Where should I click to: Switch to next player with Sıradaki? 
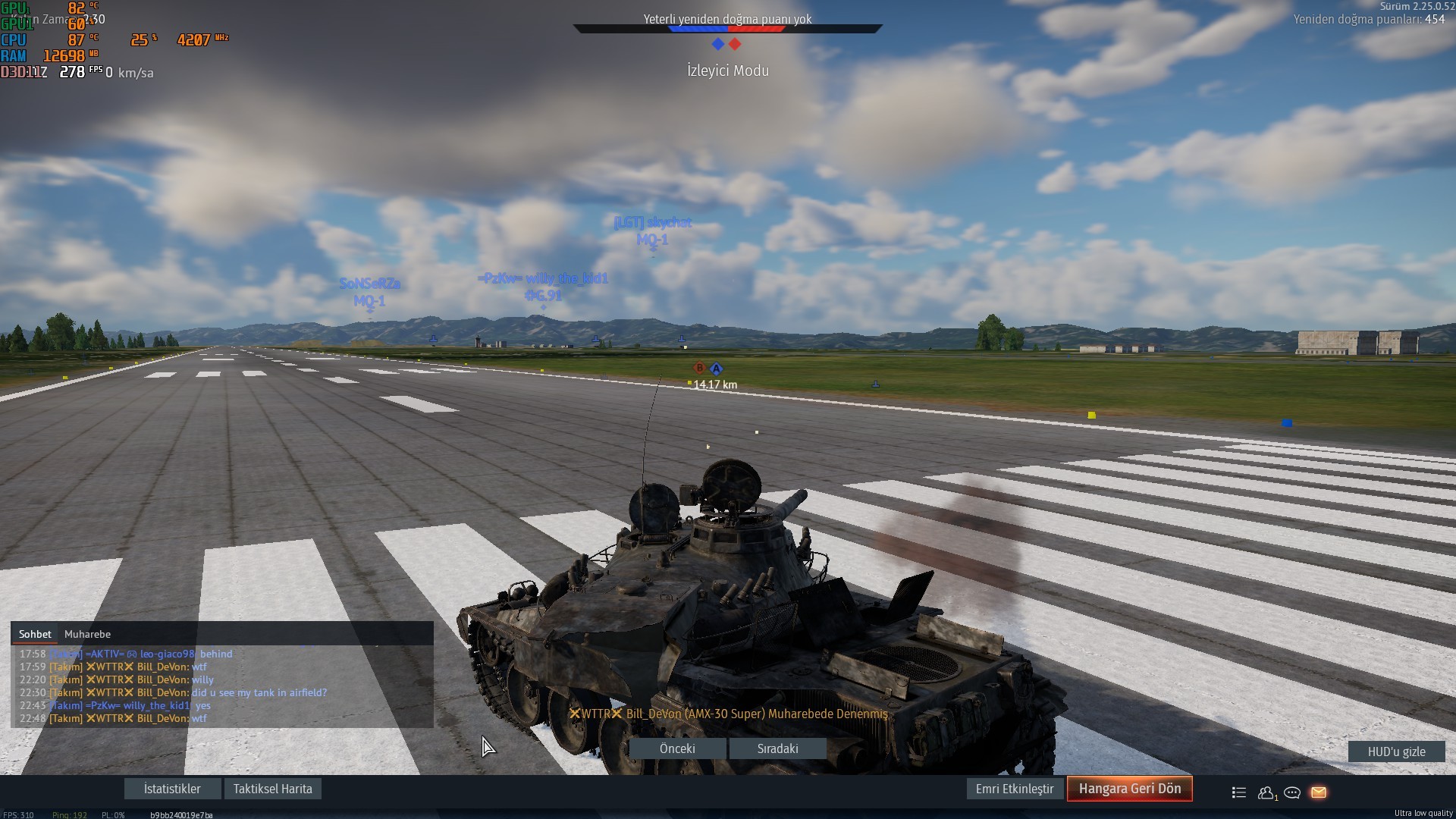pos(777,748)
